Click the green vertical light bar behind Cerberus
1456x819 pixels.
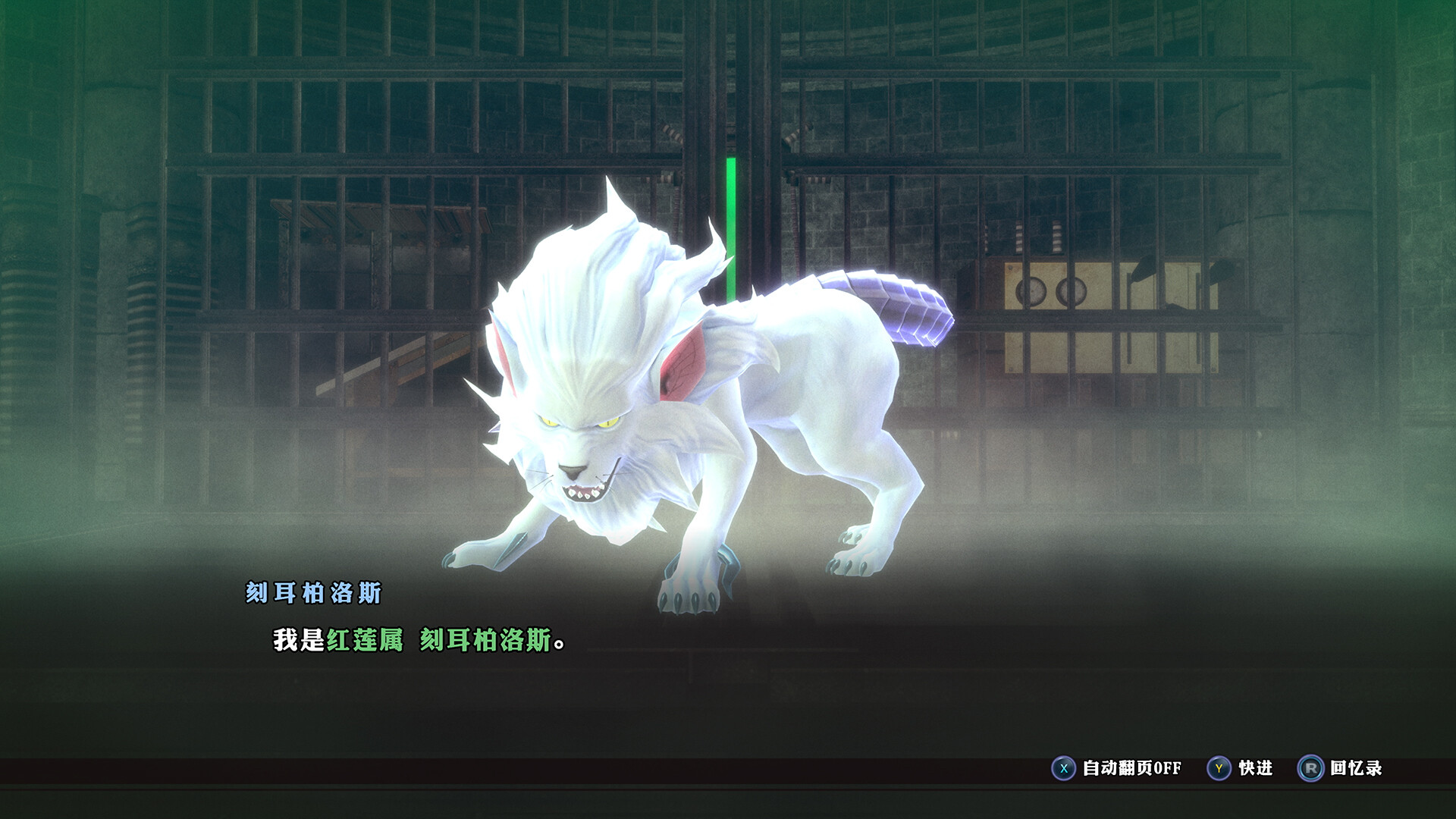[x=730, y=227]
